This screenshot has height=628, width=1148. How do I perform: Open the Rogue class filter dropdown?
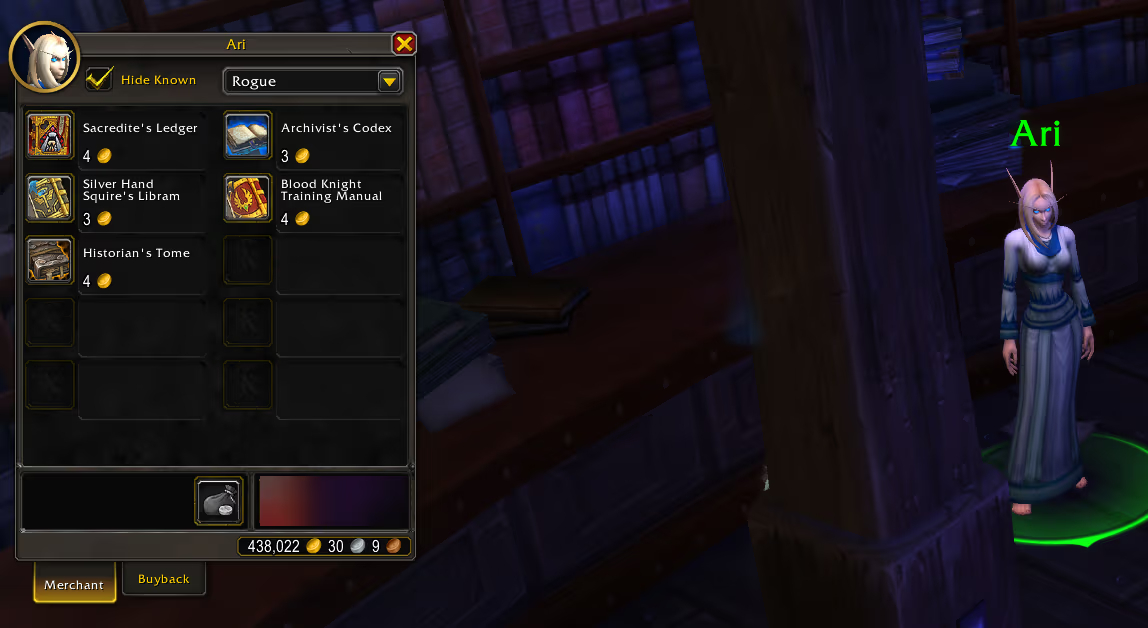389,82
